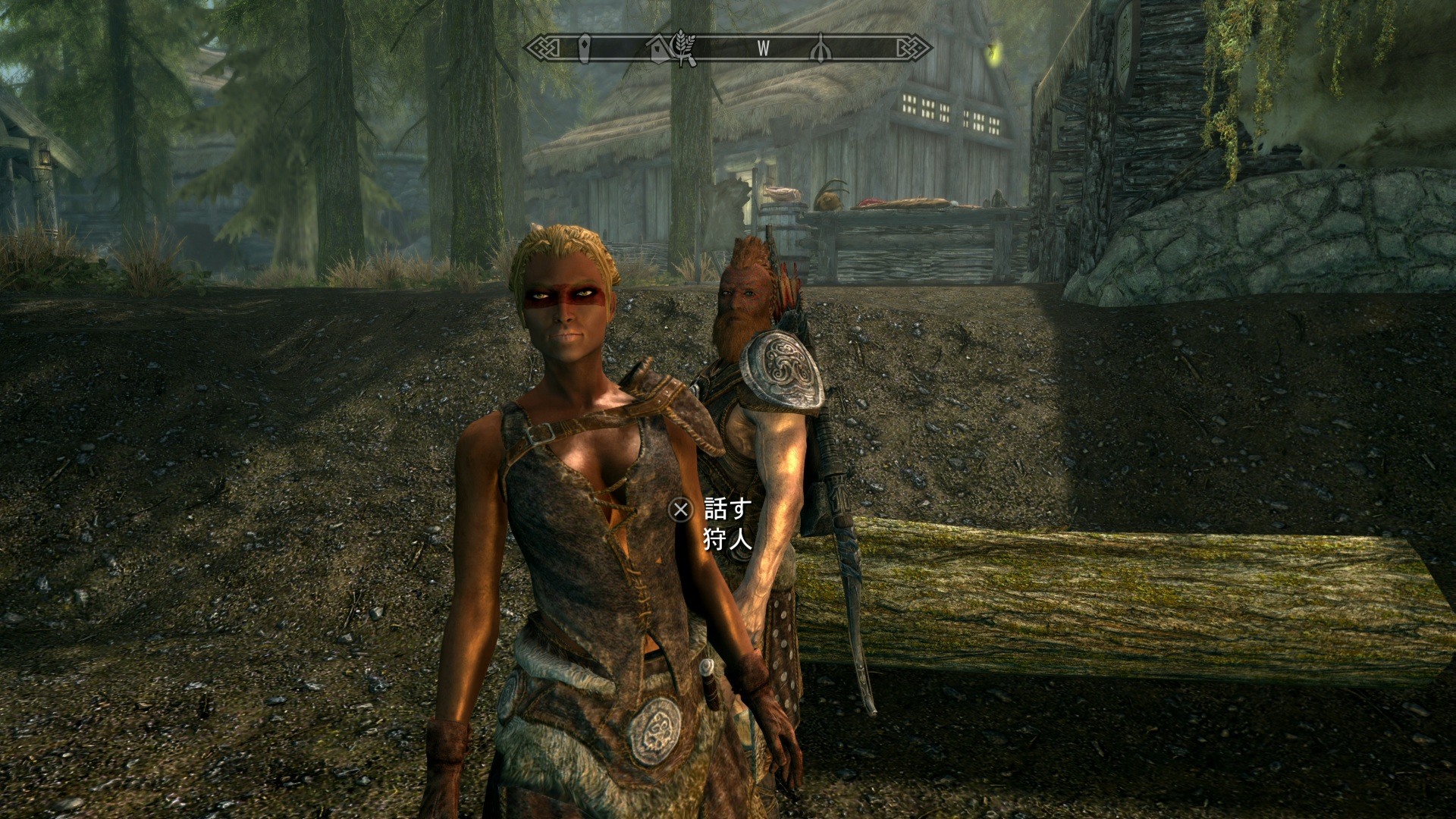The height and width of the screenshot is (819, 1456).
Task: Select the West heading letter on the compass
Action: pyautogui.click(x=763, y=49)
